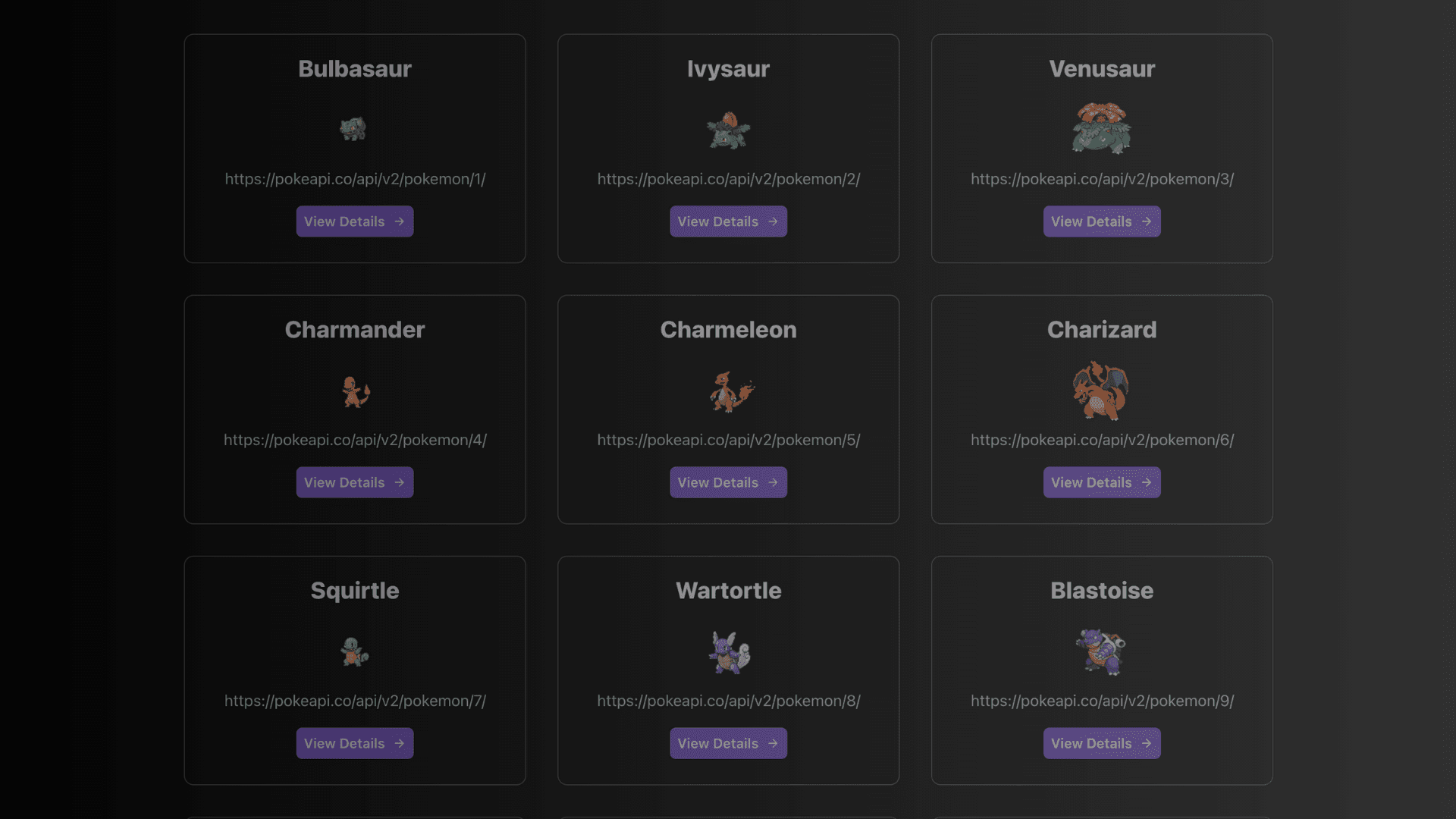The image size is (1456, 819).
Task: Click the Bulbasaur sprite image
Action: tap(355, 128)
